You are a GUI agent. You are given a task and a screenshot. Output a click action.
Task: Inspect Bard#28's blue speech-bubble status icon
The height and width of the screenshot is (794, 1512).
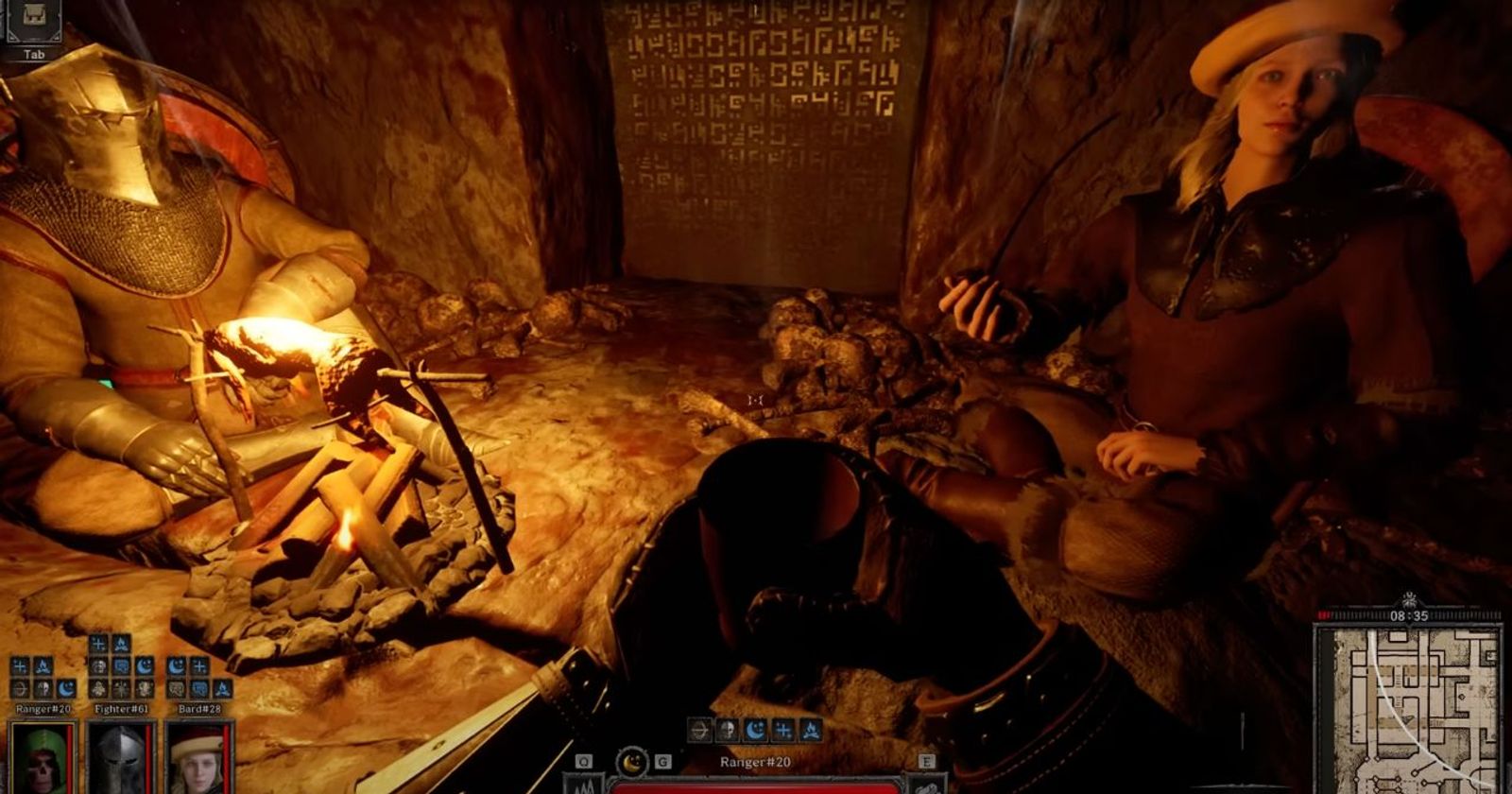(199, 688)
